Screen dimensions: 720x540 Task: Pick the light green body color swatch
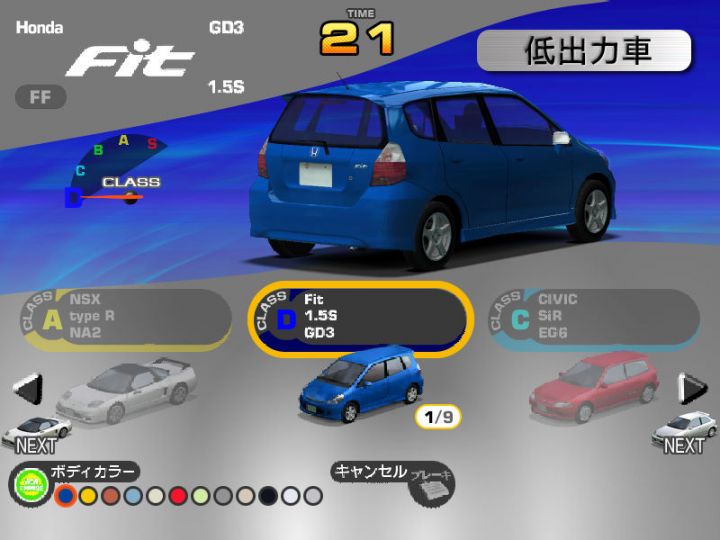click(201, 496)
